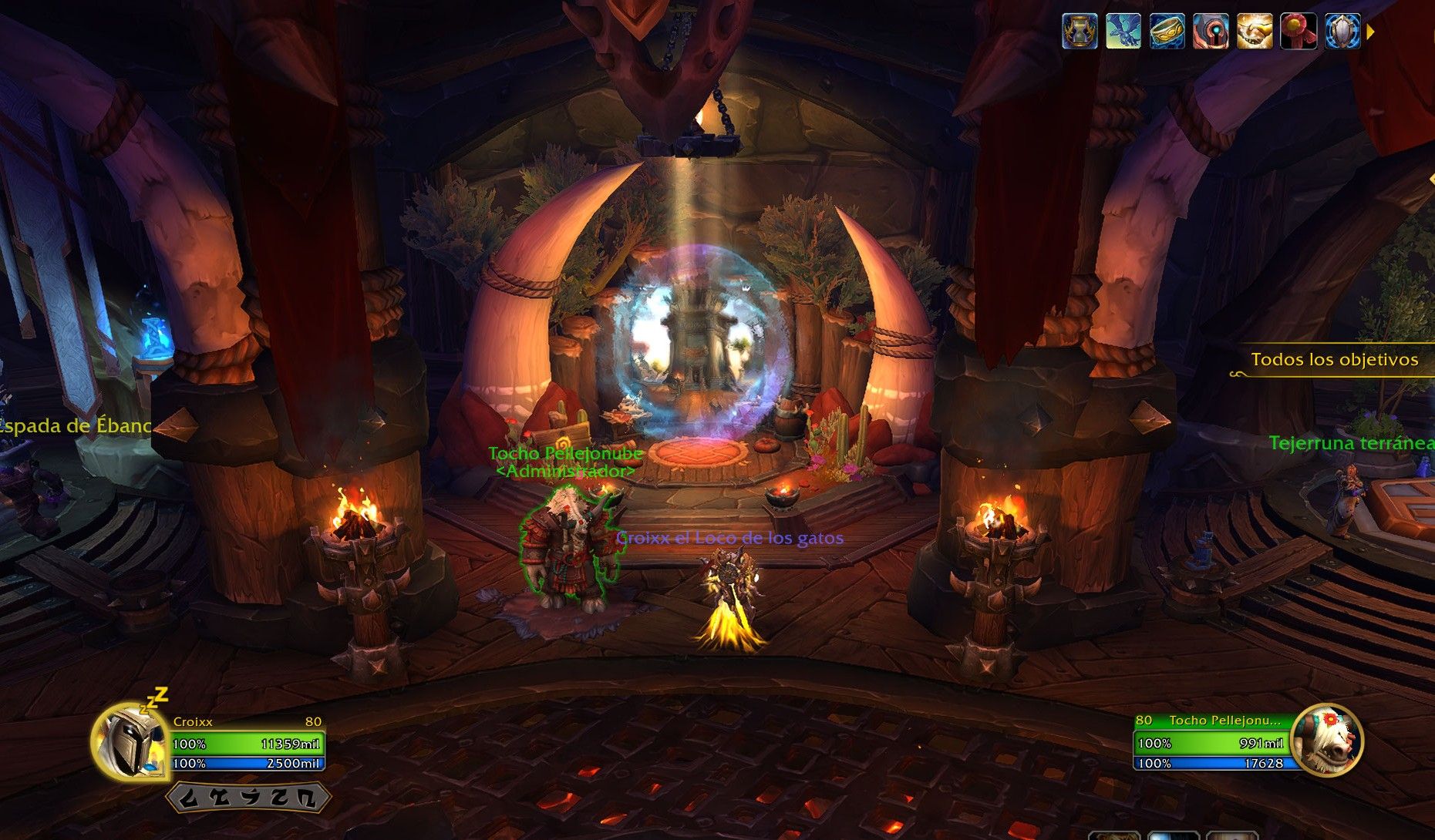
Task: Select the red ribbon rosette buff icon
Action: (1299, 32)
